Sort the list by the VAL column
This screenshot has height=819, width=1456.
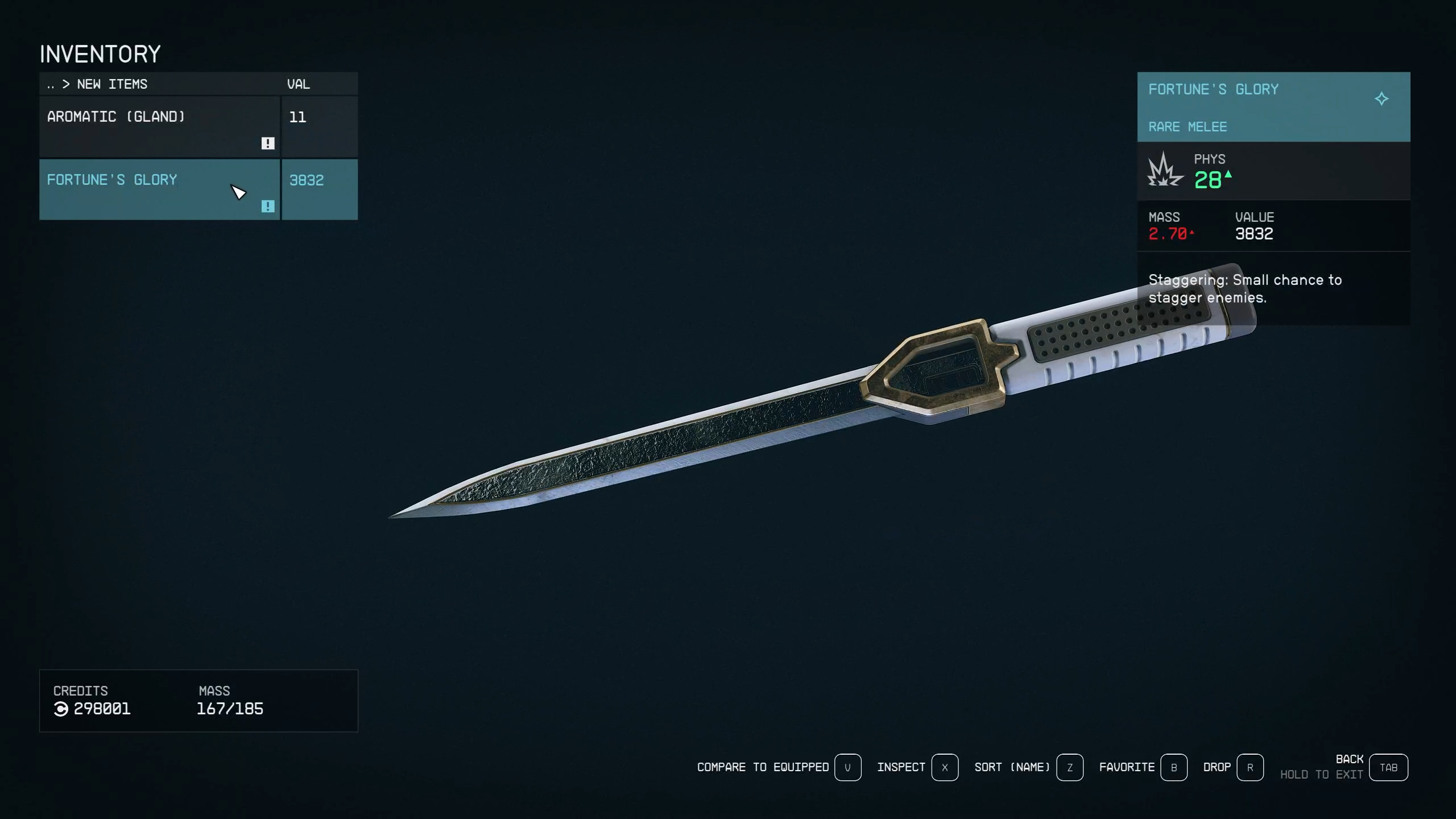click(299, 84)
